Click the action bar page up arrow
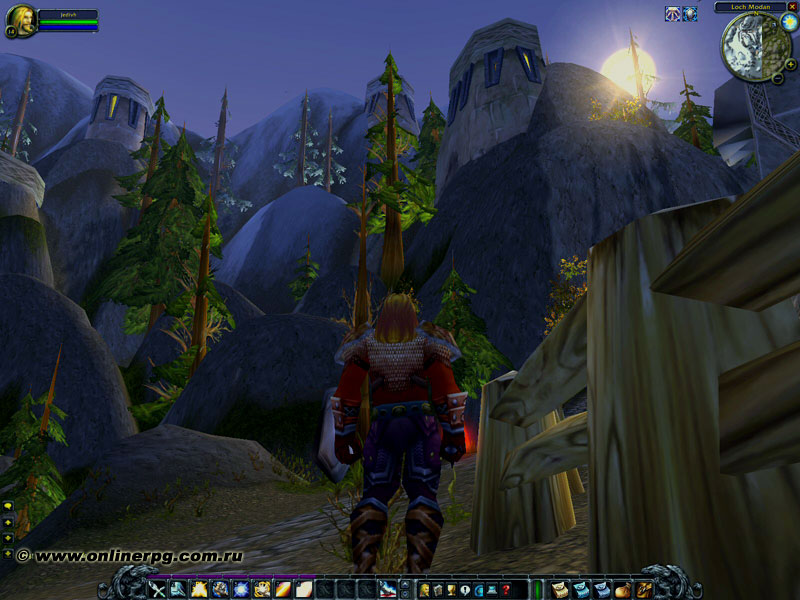Screen dimensions: 800x600 click(404, 584)
